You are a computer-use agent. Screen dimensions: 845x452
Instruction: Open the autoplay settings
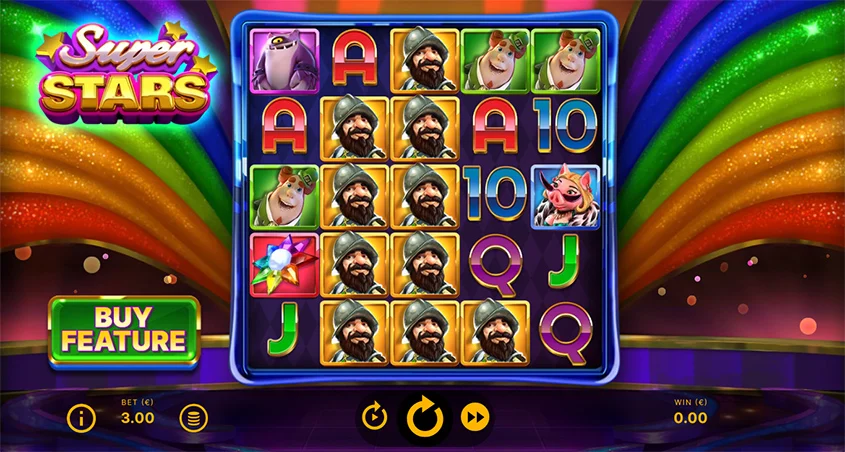tap(373, 416)
